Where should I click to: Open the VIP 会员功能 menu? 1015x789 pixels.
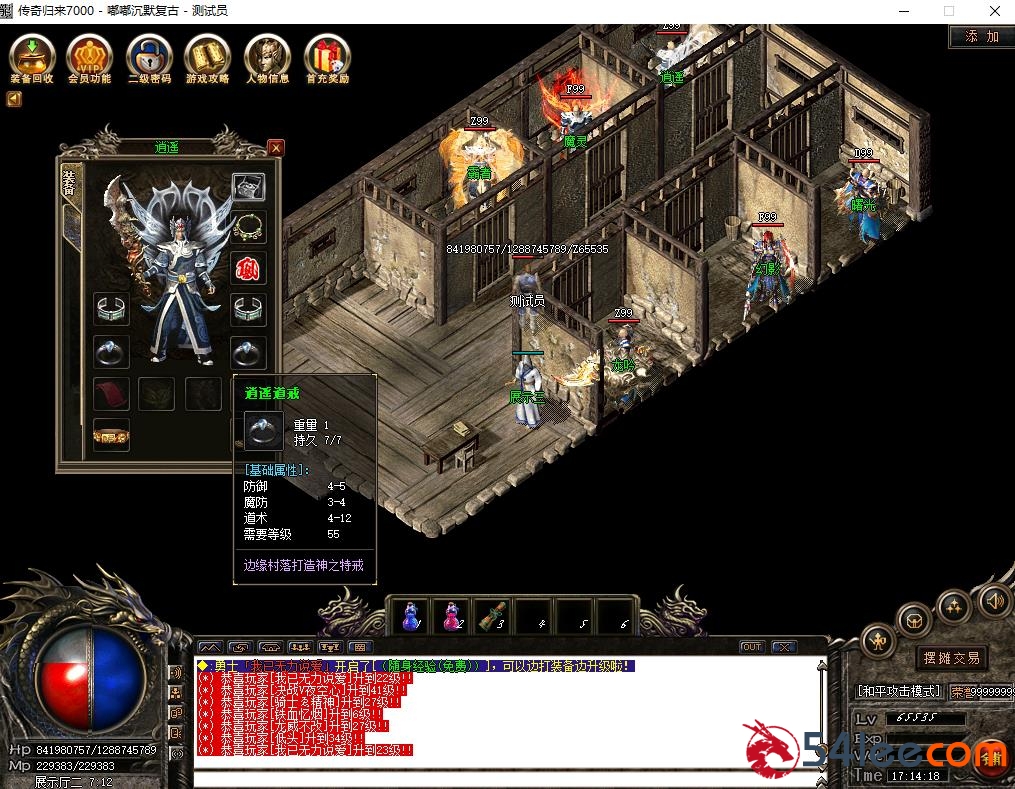pos(90,56)
